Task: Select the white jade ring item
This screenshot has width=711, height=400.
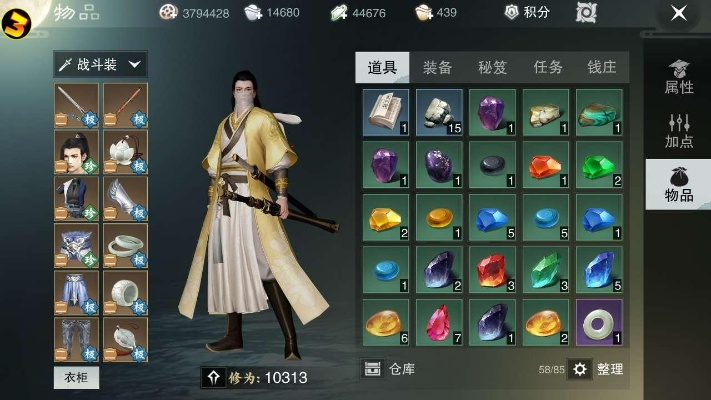Action: pyautogui.click(x=599, y=322)
